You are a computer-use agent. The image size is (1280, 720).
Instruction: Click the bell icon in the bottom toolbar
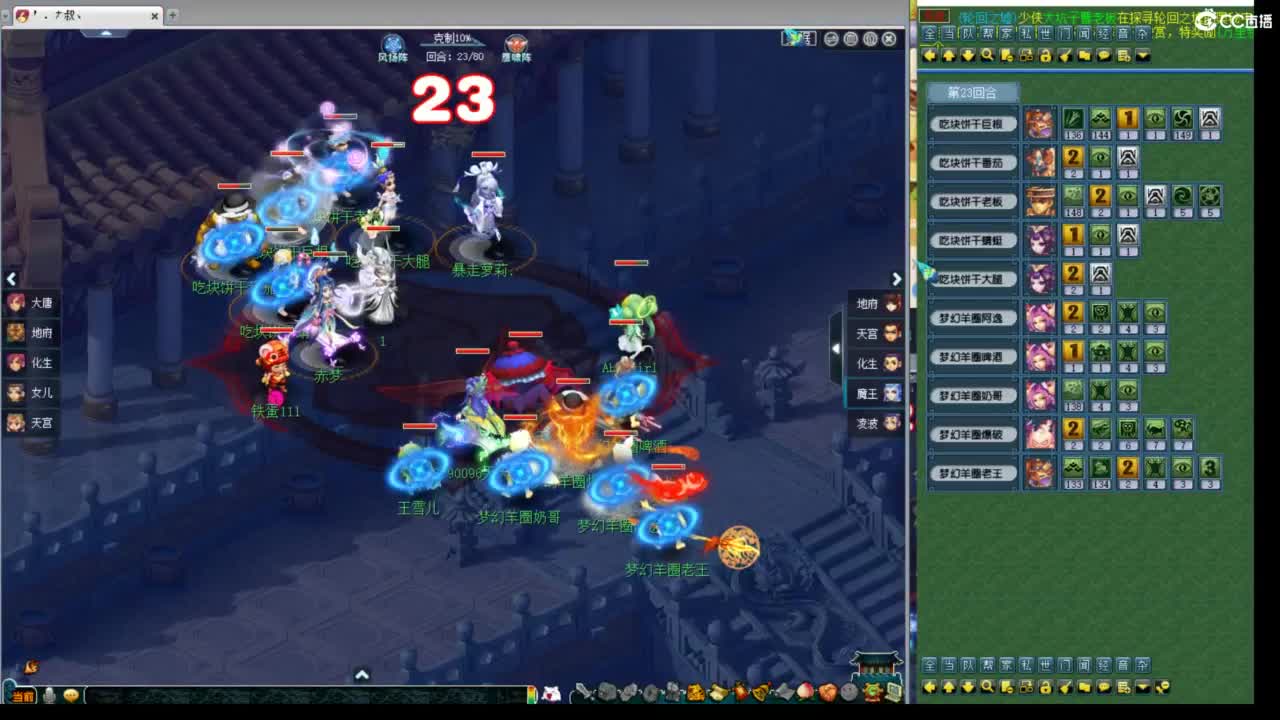758,693
